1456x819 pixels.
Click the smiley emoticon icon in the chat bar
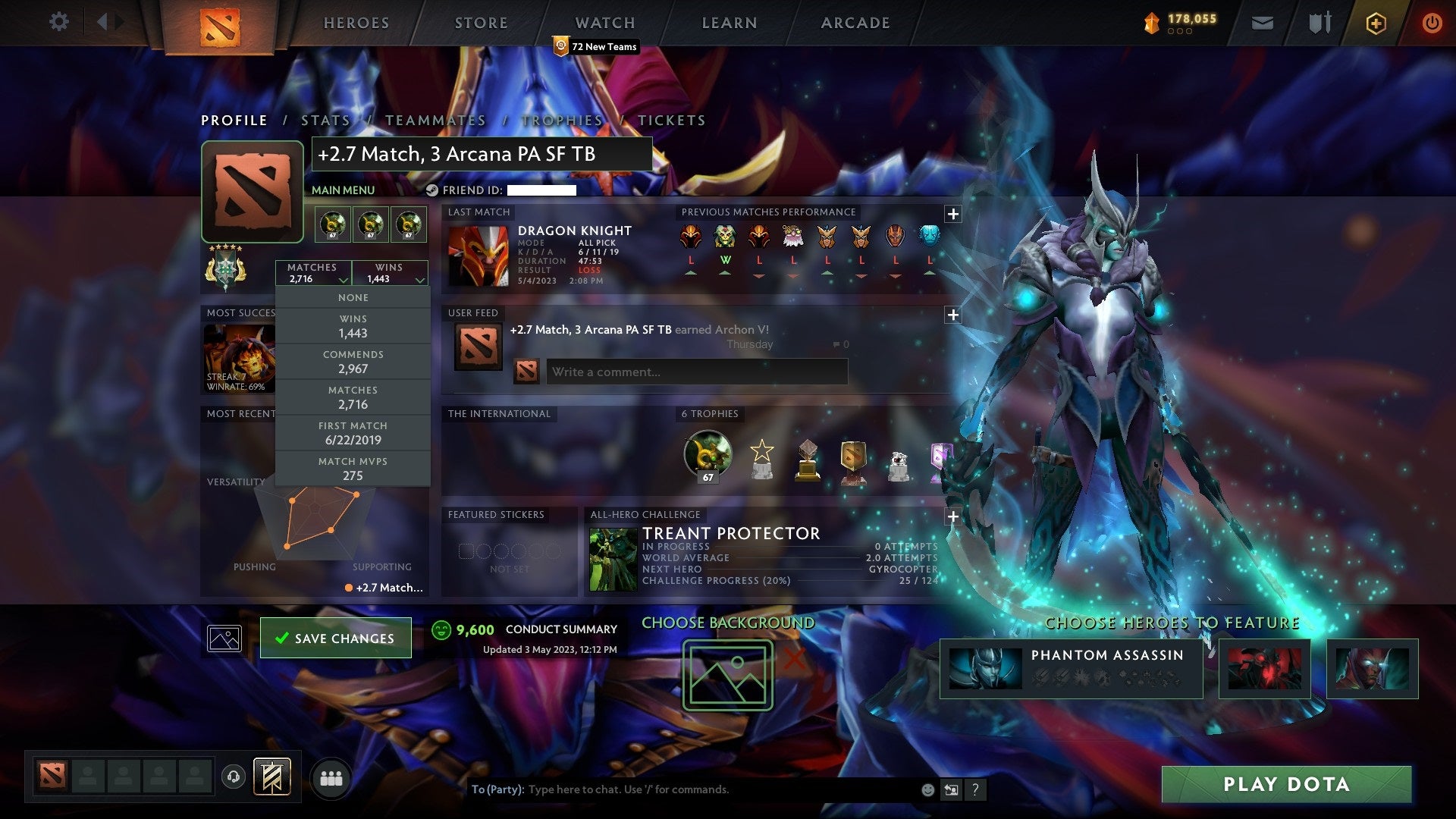(927, 789)
